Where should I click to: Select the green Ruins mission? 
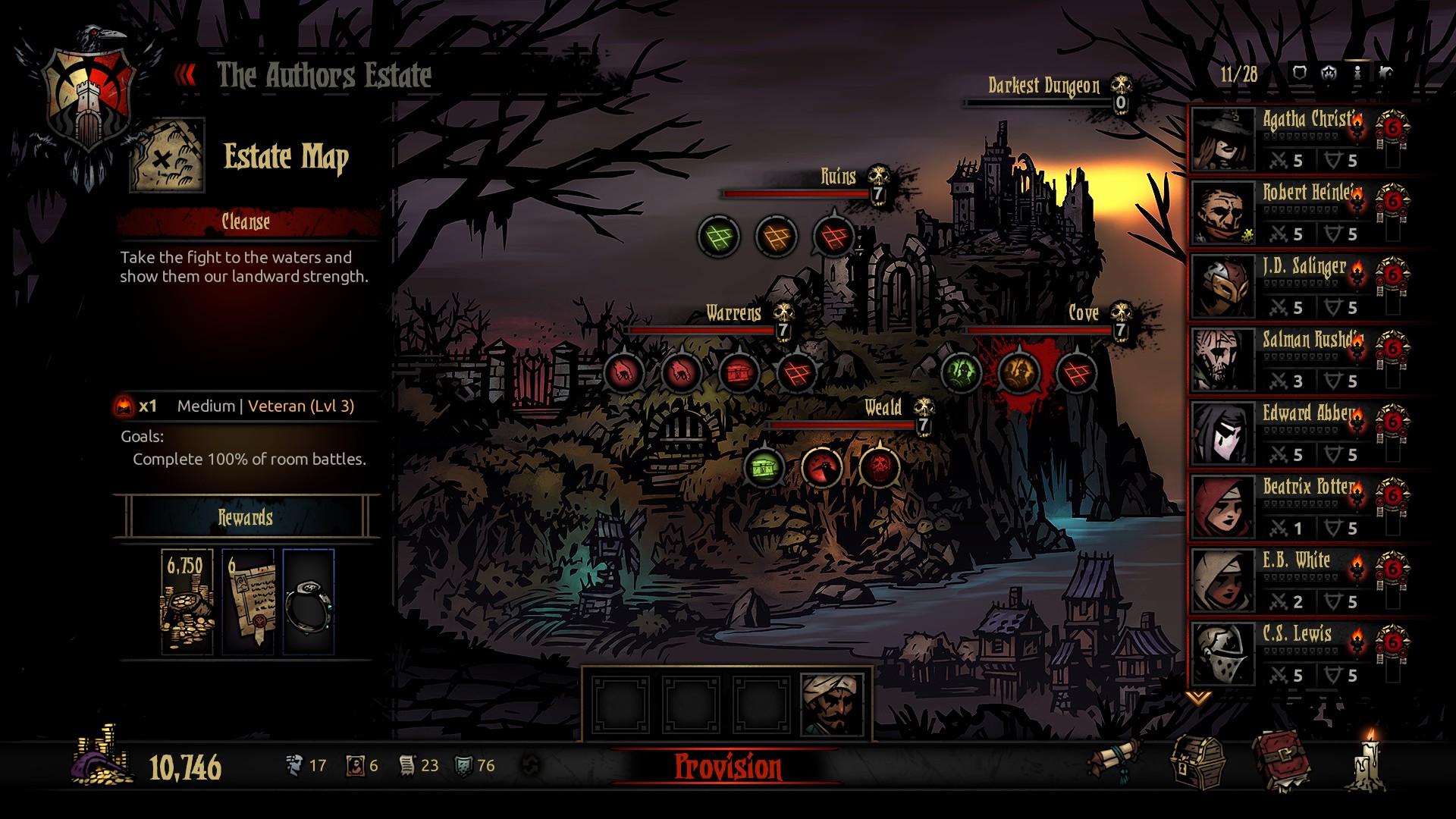718,237
